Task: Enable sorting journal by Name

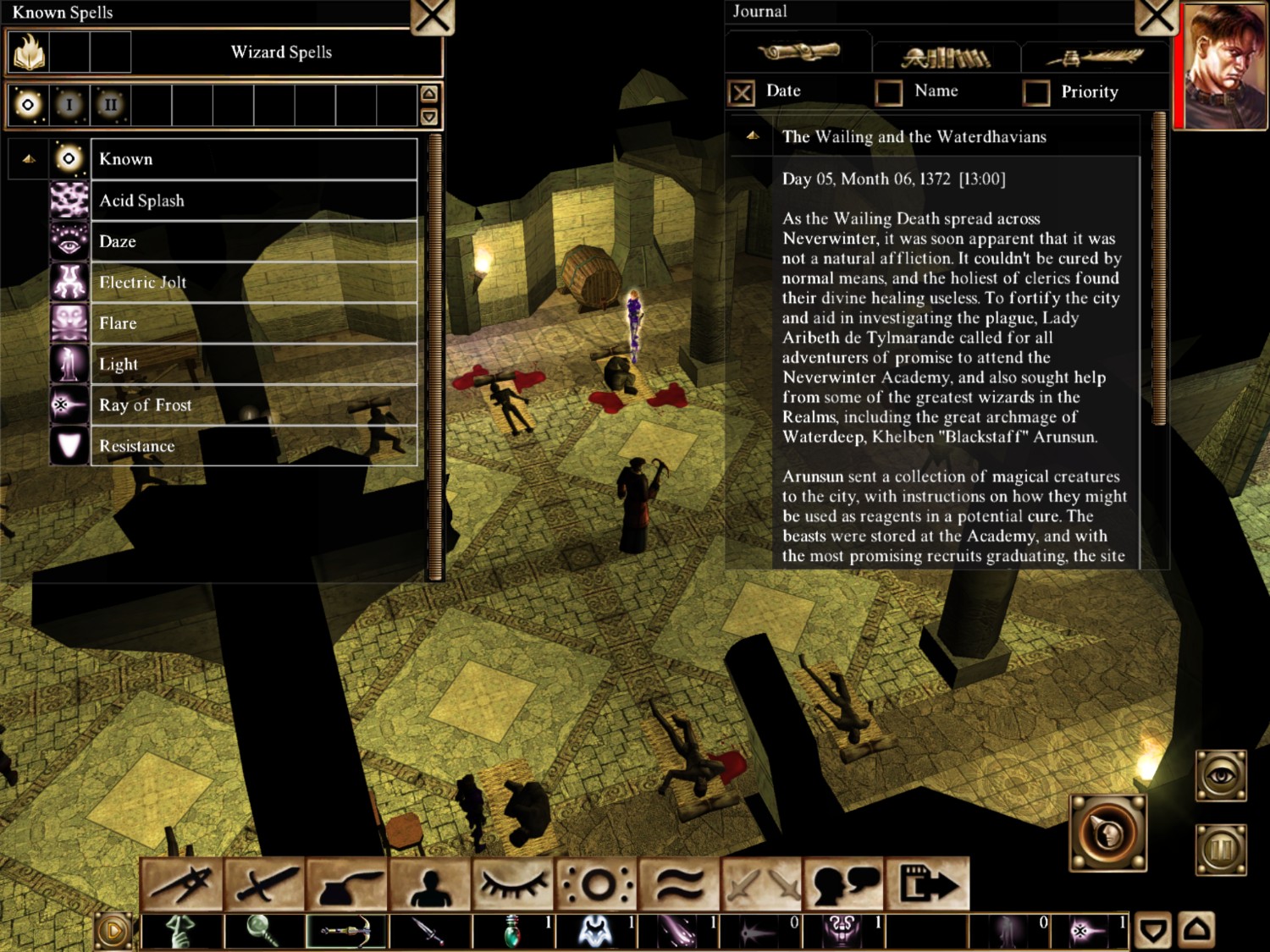Action: pyautogui.click(x=889, y=92)
